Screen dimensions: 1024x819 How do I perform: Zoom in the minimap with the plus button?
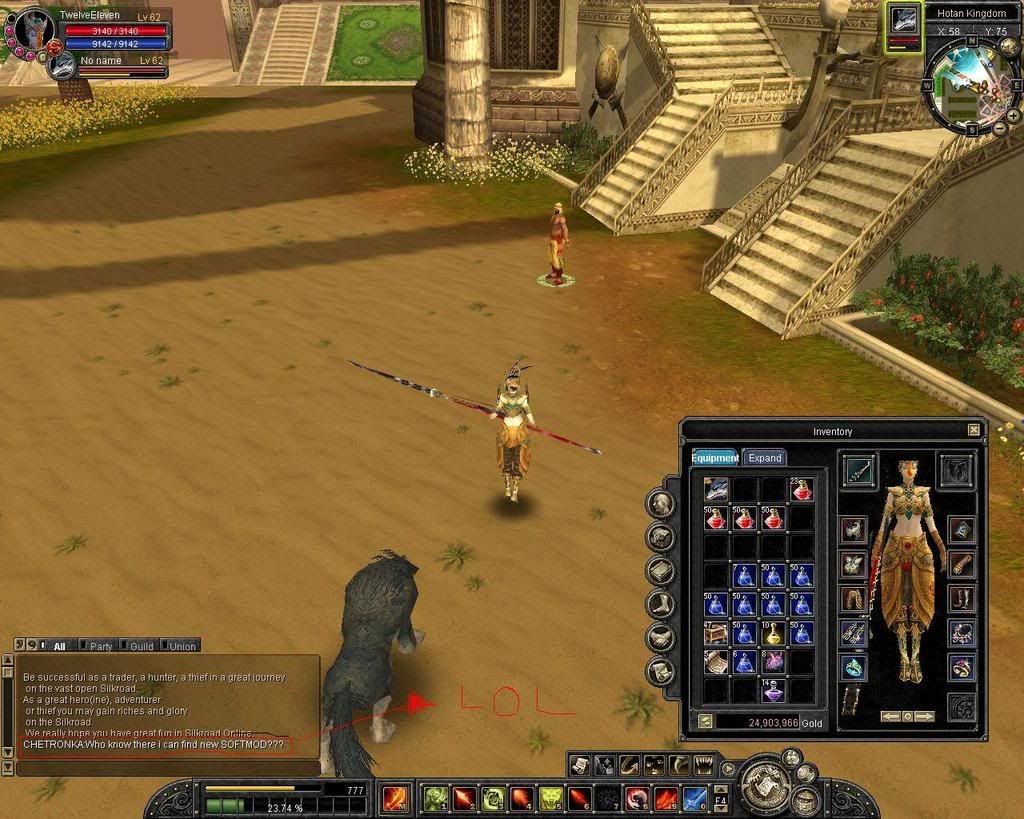coord(1012,116)
